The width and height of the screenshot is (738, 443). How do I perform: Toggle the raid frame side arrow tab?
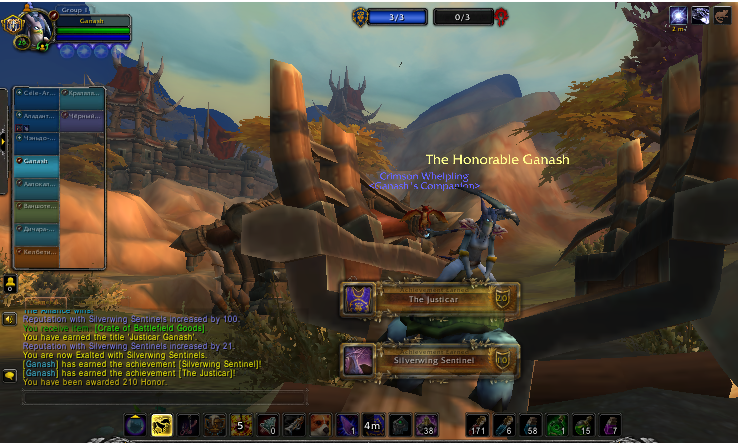click(4, 139)
